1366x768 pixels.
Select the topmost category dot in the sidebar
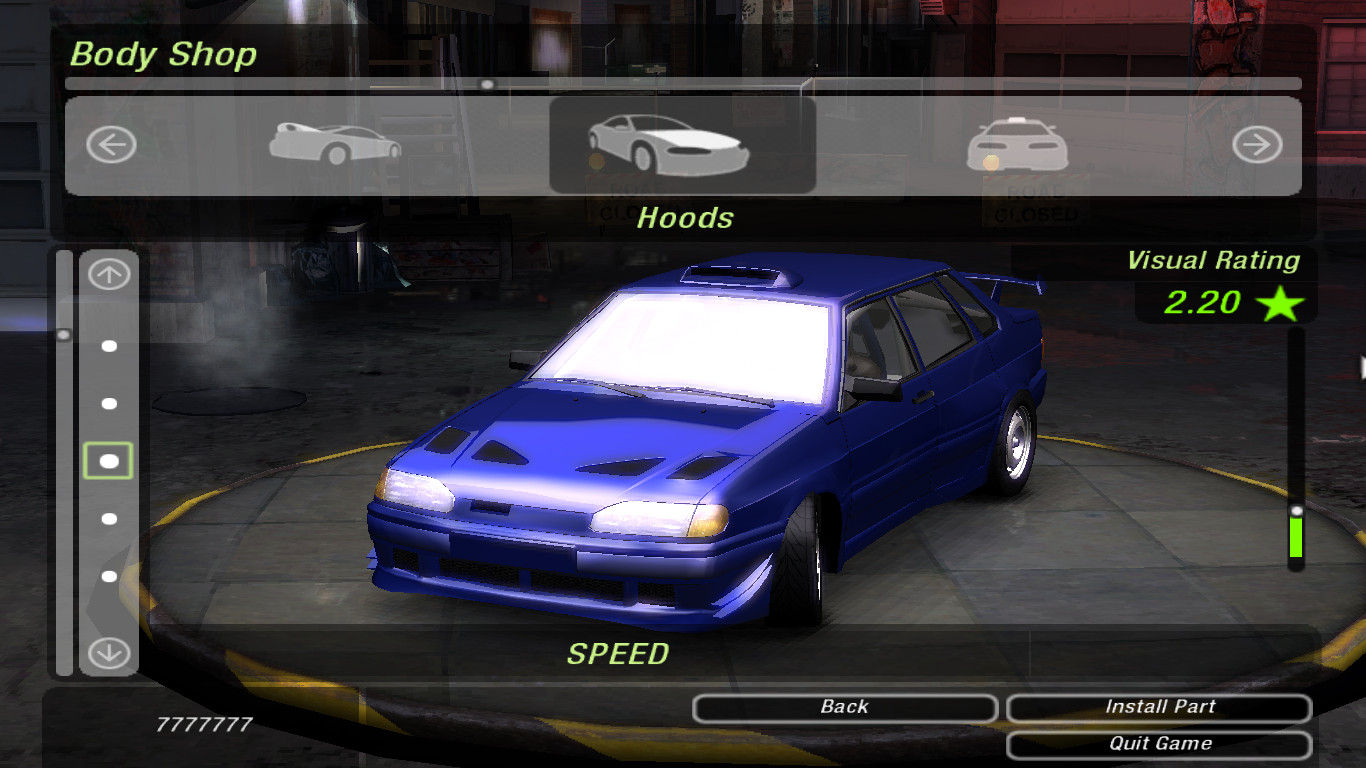pos(107,348)
